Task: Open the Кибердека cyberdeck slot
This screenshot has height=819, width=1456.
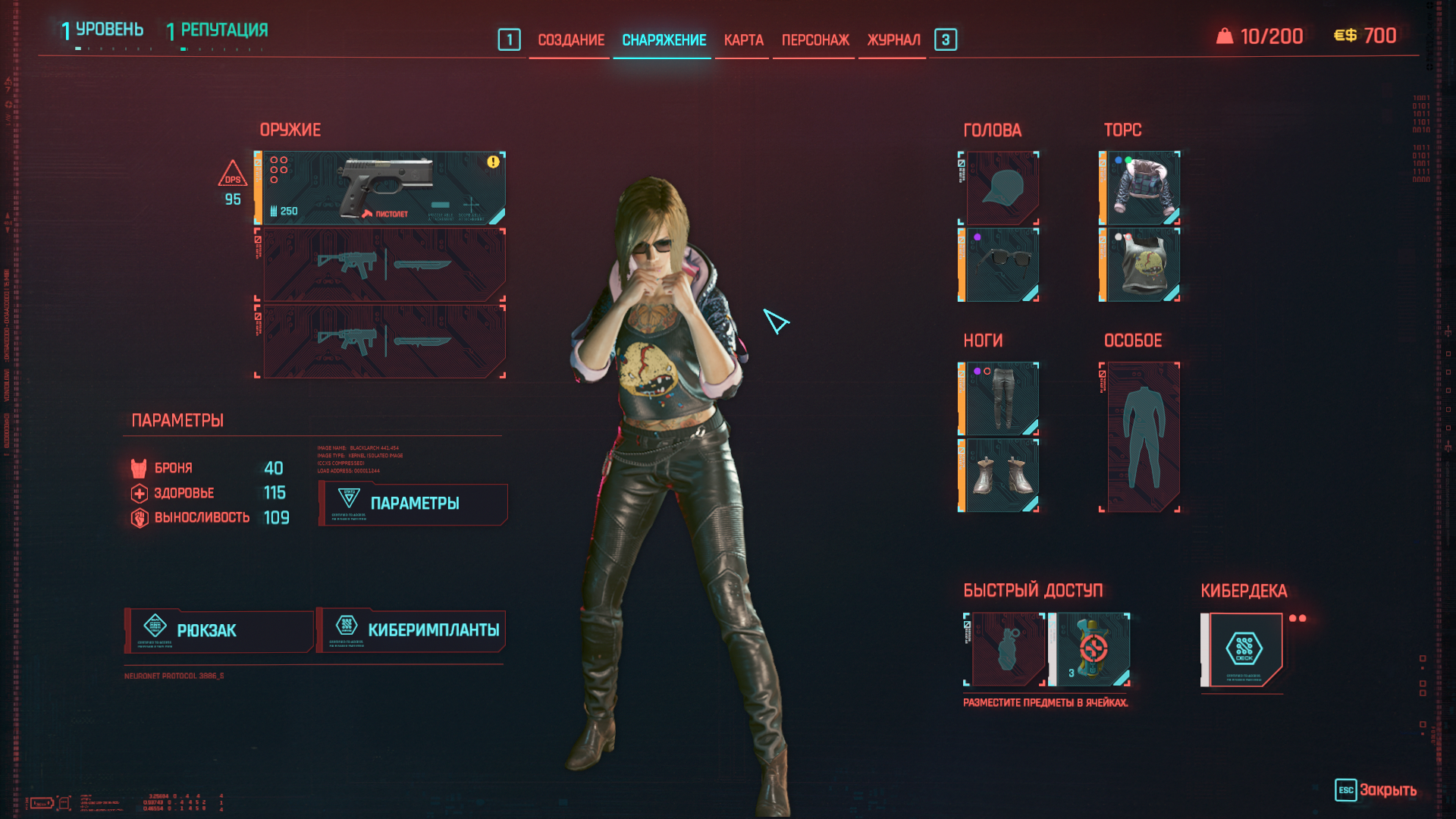Action: click(x=1244, y=649)
